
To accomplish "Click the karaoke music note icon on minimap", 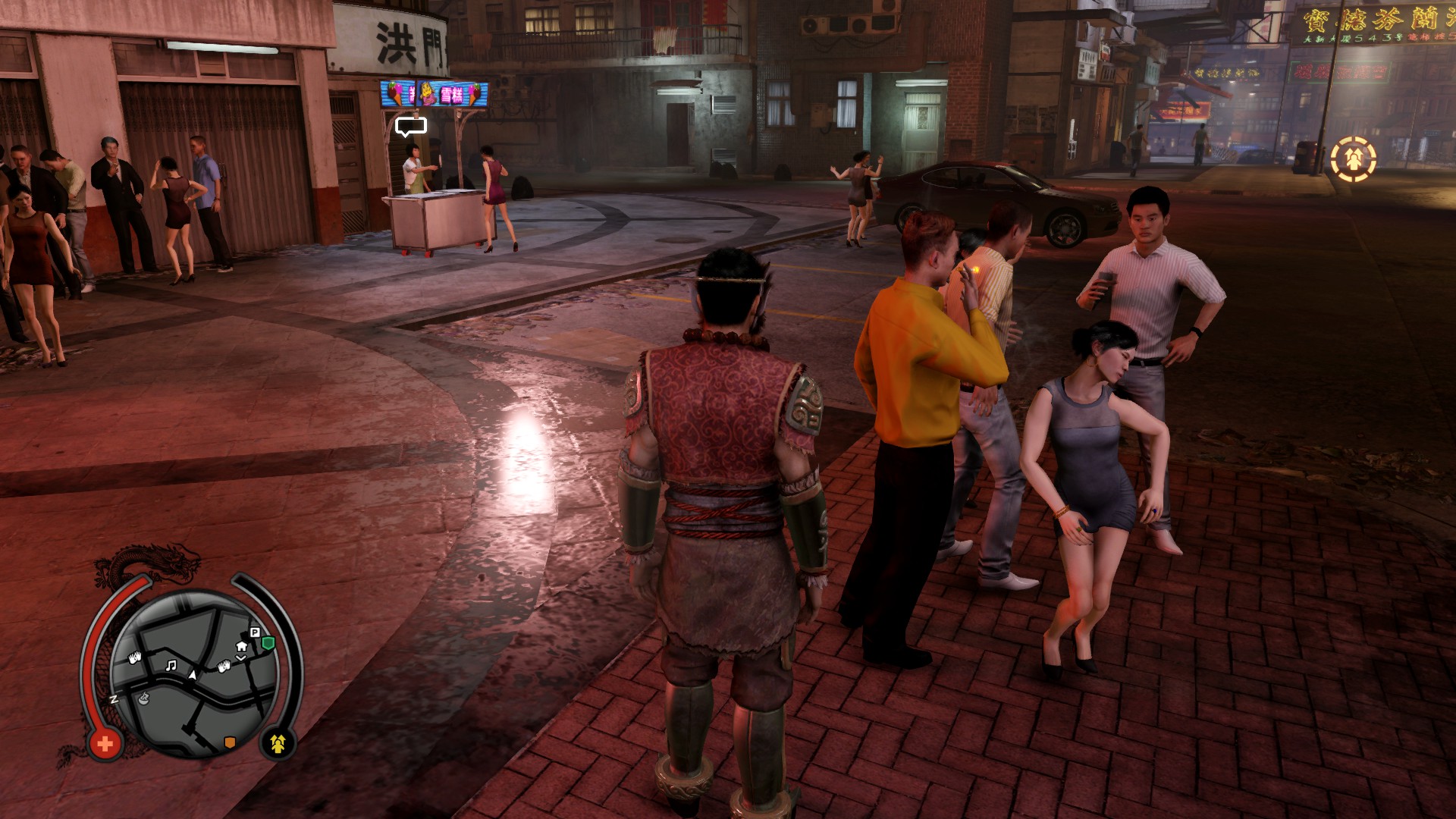I will pyautogui.click(x=171, y=666).
